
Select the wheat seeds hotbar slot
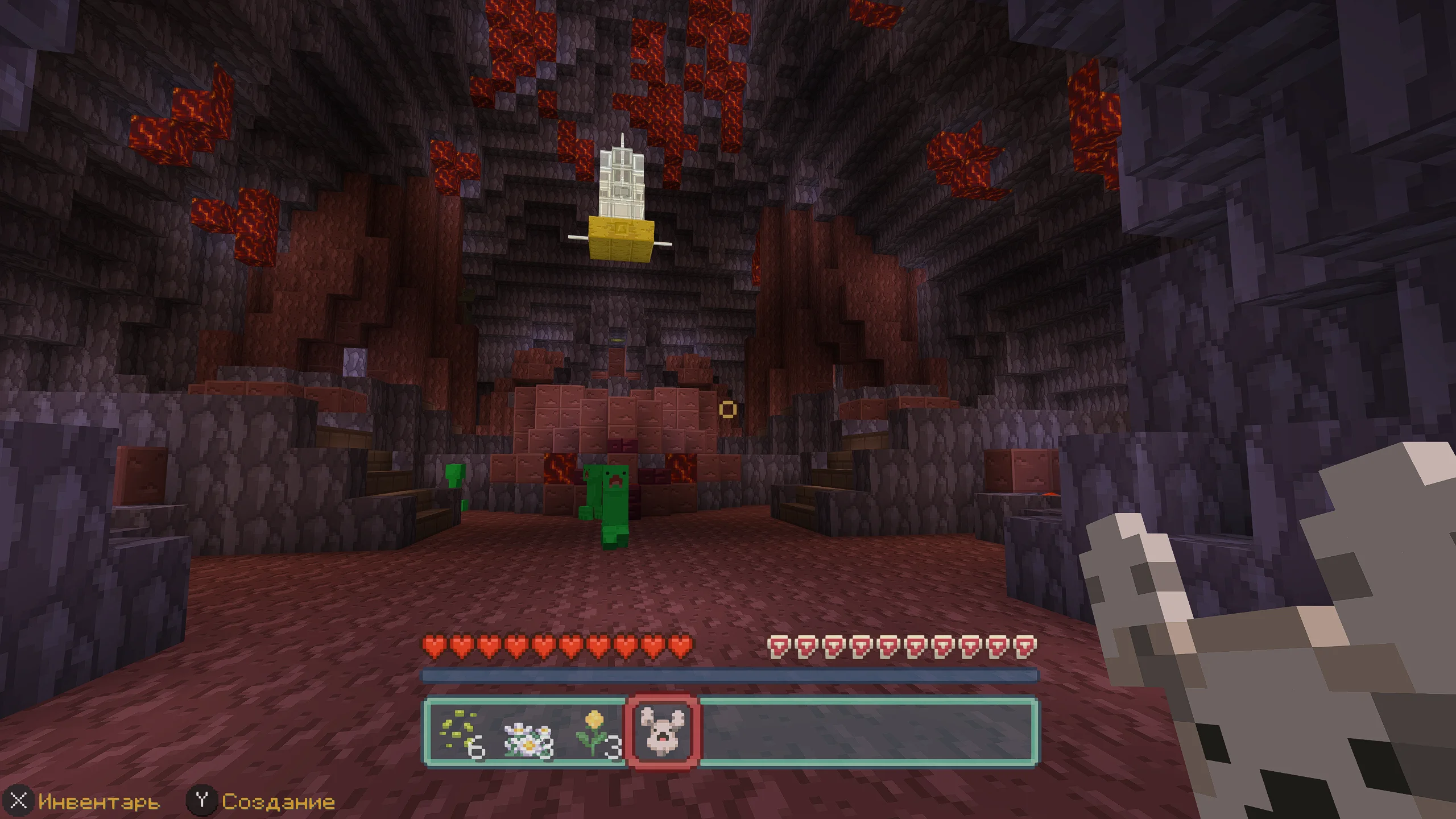pyautogui.click(x=460, y=731)
